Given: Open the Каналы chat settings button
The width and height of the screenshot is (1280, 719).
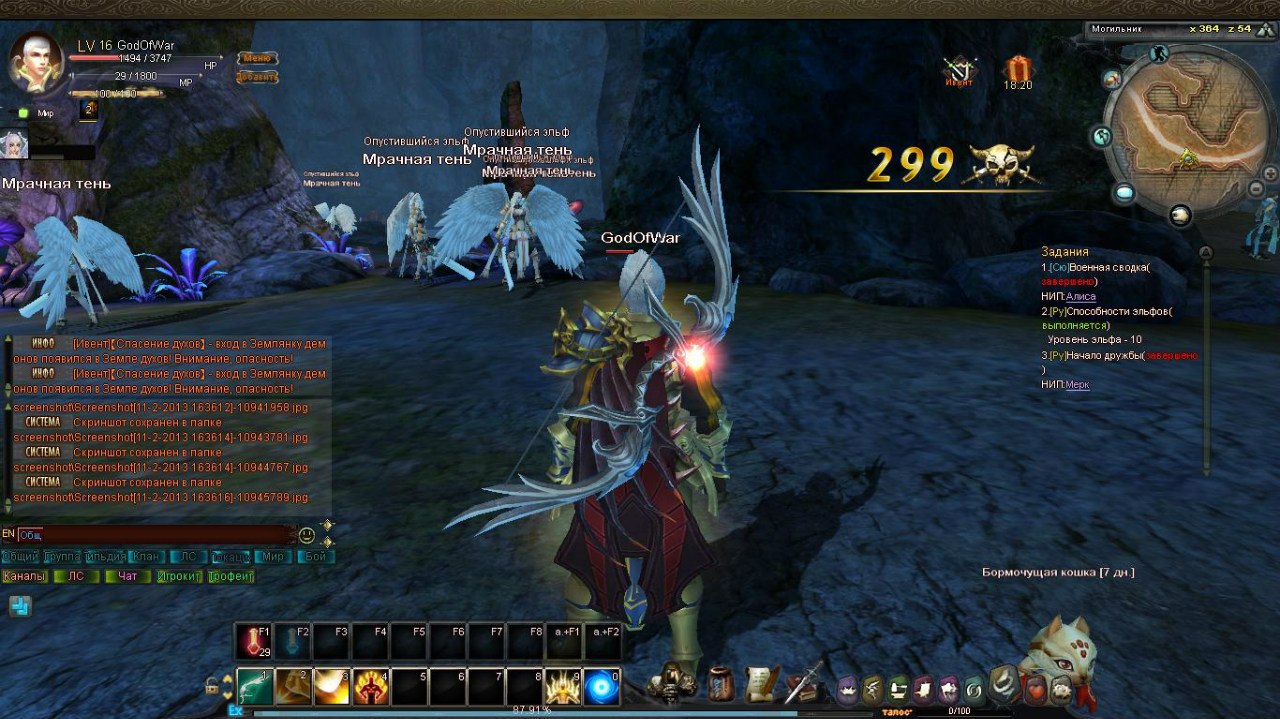Looking at the screenshot, I should (24, 577).
